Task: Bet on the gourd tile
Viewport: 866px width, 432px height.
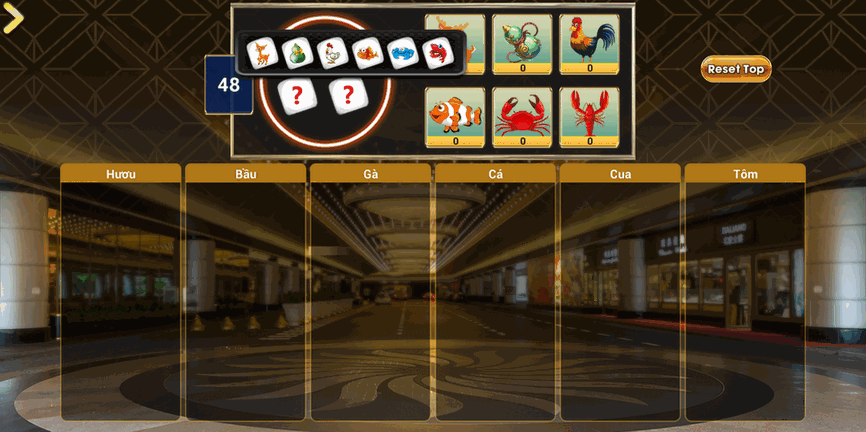Action: point(522,43)
